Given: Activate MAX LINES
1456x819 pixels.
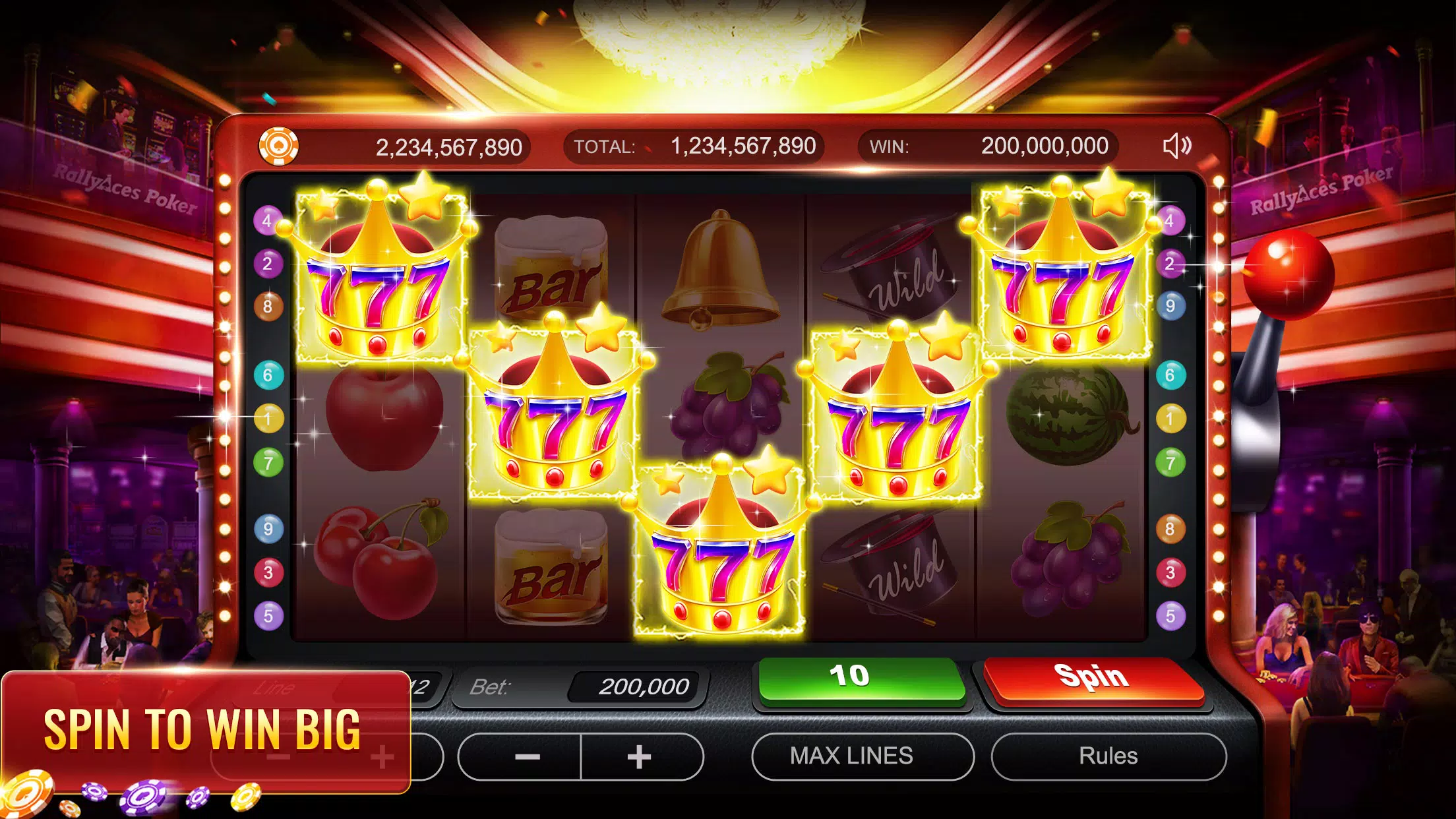Looking at the screenshot, I should (x=864, y=757).
